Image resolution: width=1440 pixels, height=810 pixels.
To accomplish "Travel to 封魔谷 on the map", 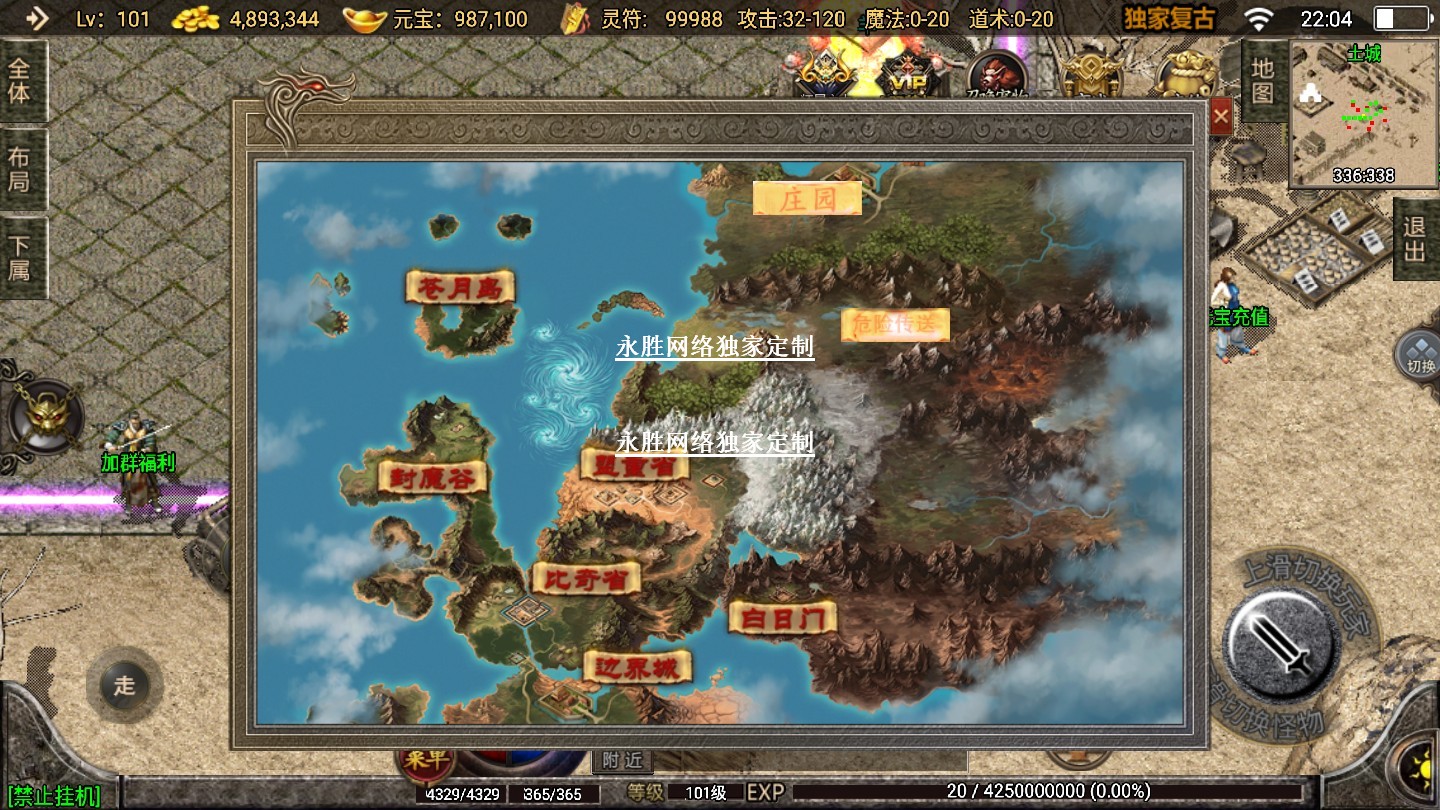I will 432,477.
